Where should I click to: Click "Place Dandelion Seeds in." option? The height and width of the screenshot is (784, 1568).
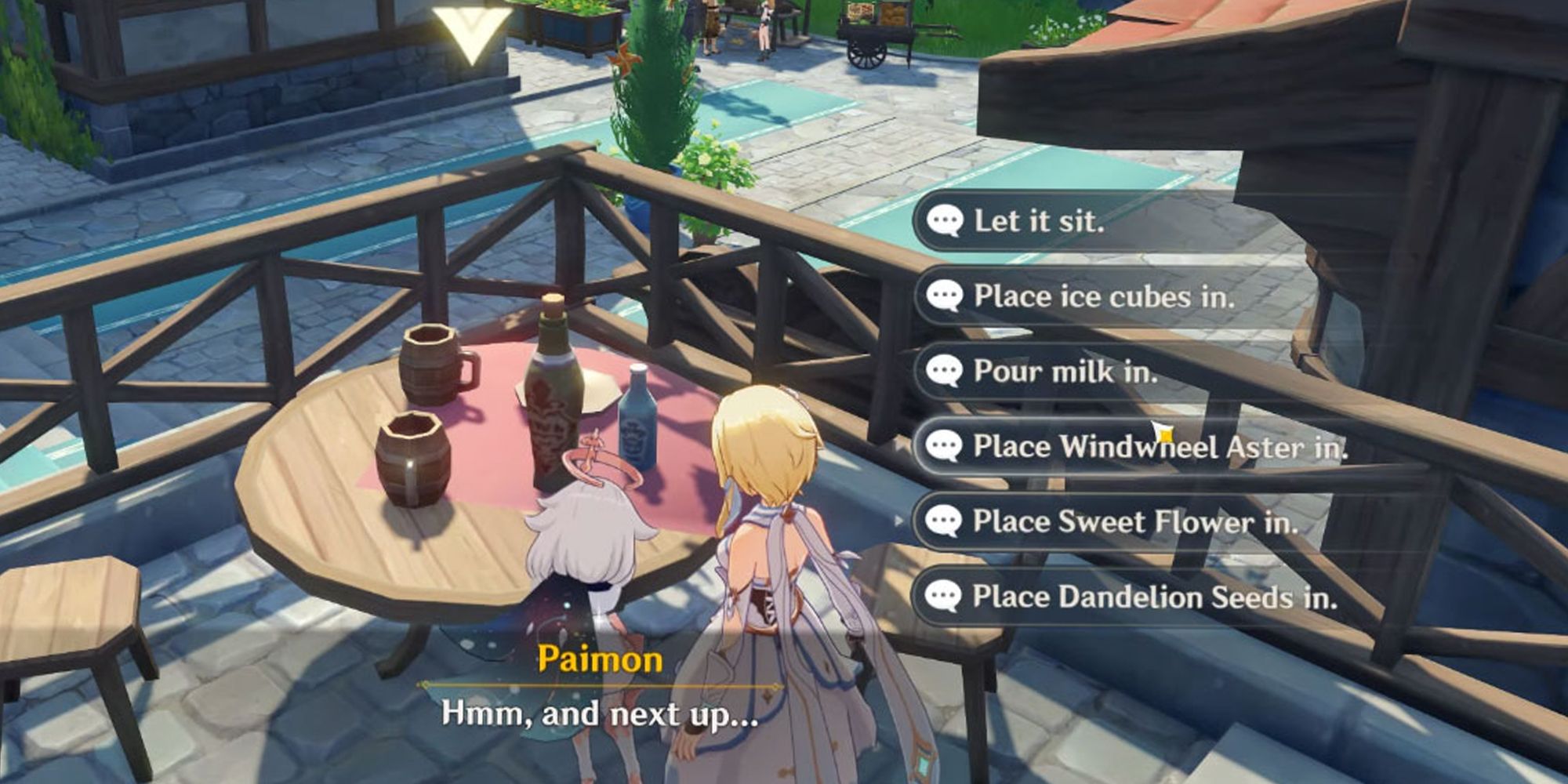[1153, 597]
